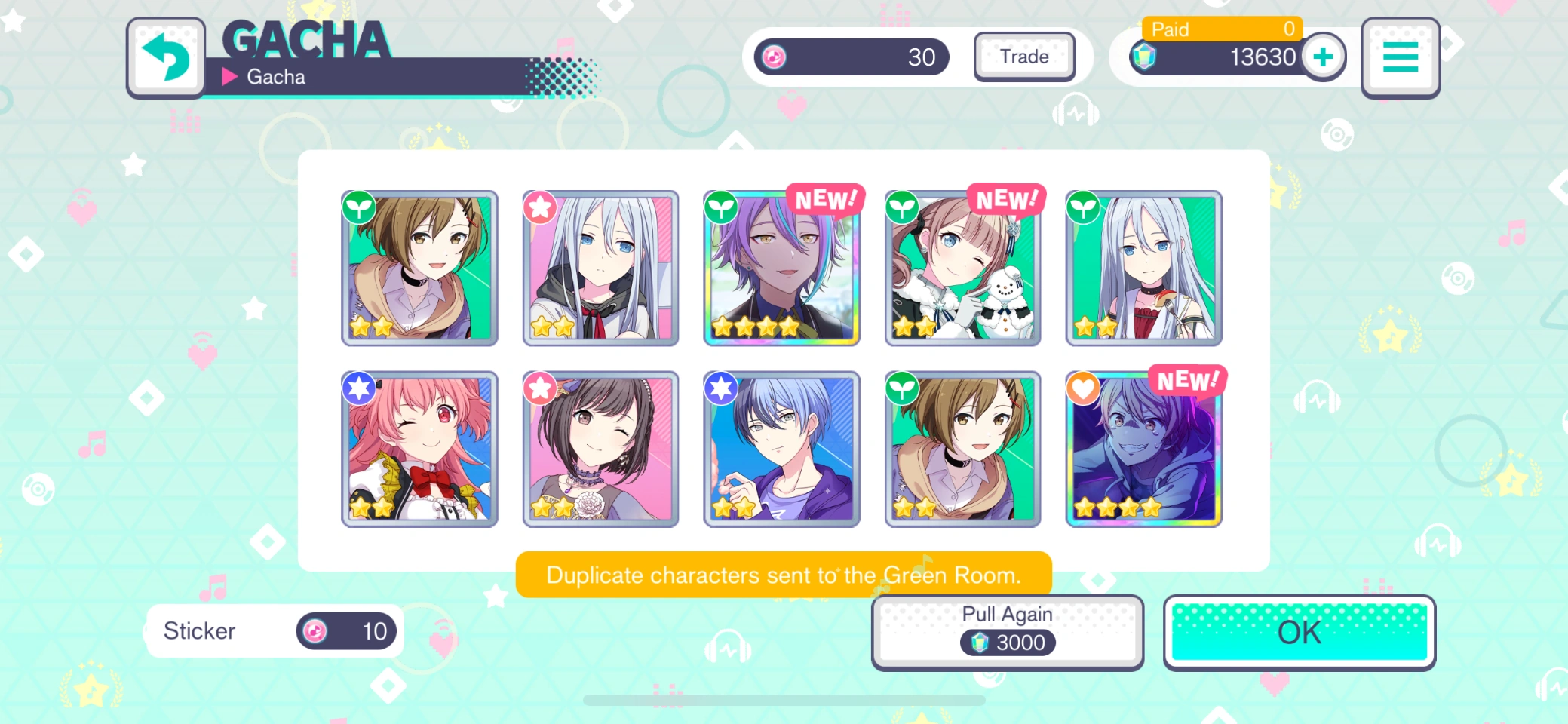
Task: Click the pink star icon on silver-haired card
Action: click(x=539, y=207)
